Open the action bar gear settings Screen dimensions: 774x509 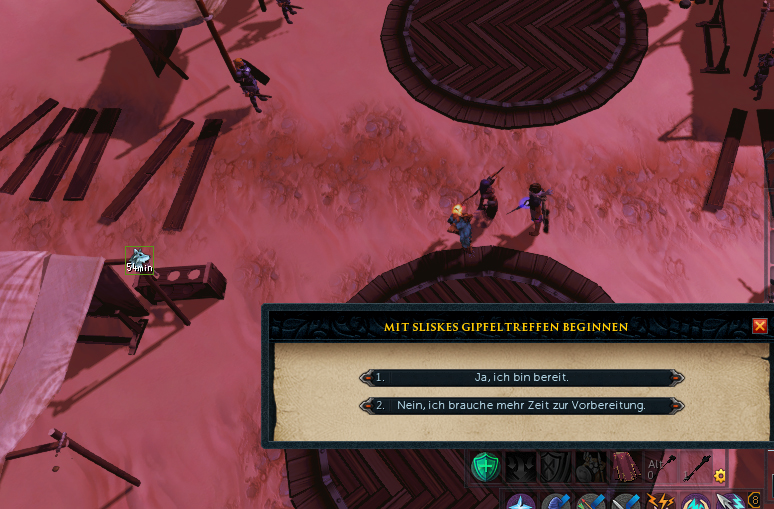tap(720, 476)
